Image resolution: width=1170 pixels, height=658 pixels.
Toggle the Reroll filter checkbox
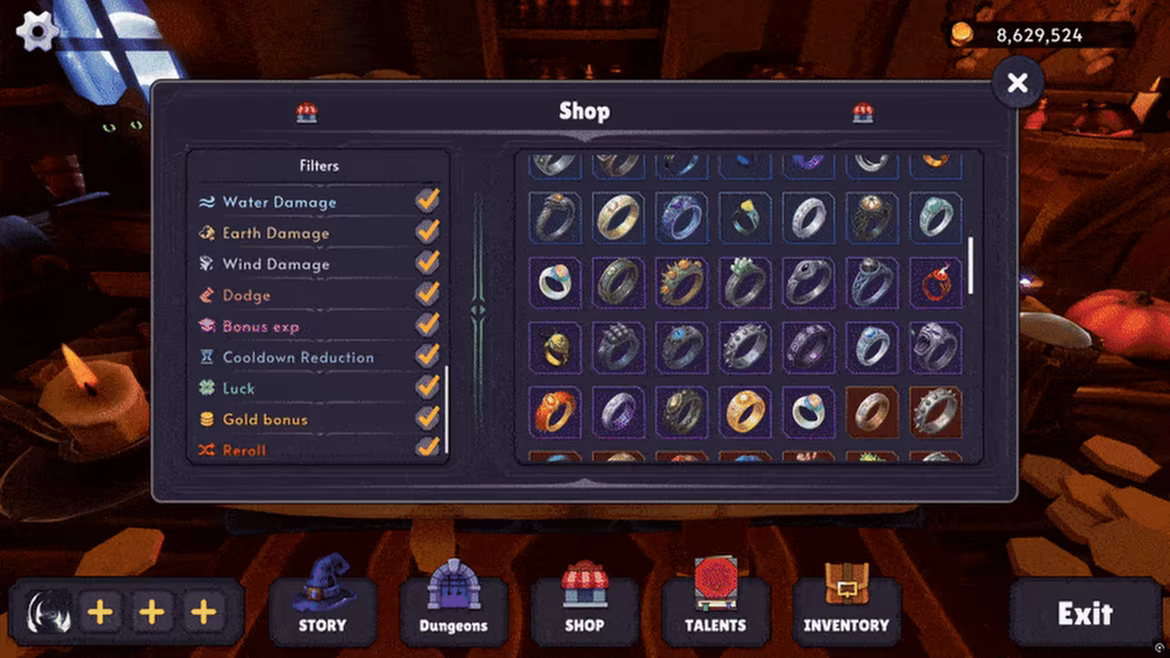(x=428, y=447)
